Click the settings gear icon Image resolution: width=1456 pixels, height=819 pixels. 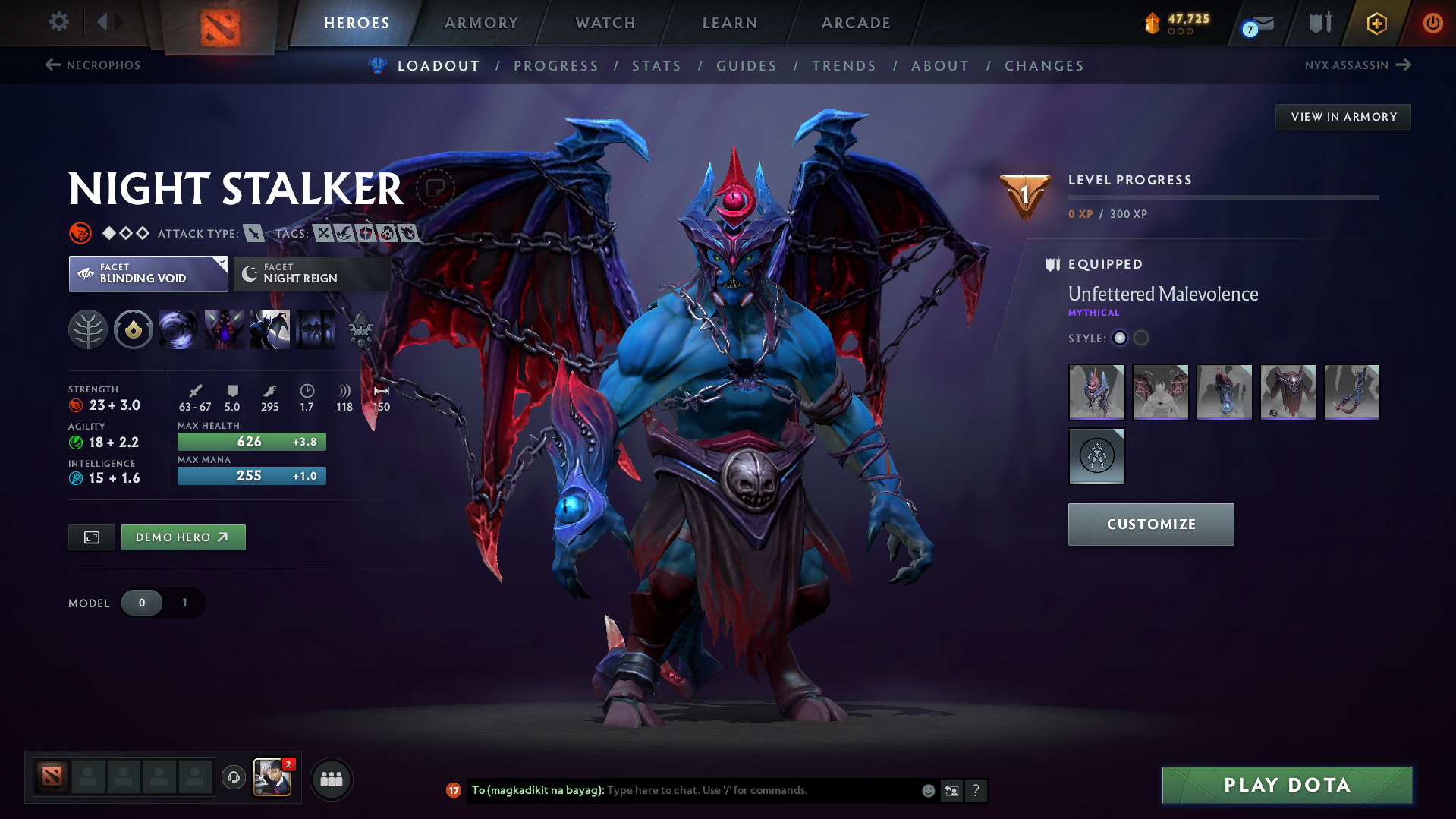click(x=58, y=22)
